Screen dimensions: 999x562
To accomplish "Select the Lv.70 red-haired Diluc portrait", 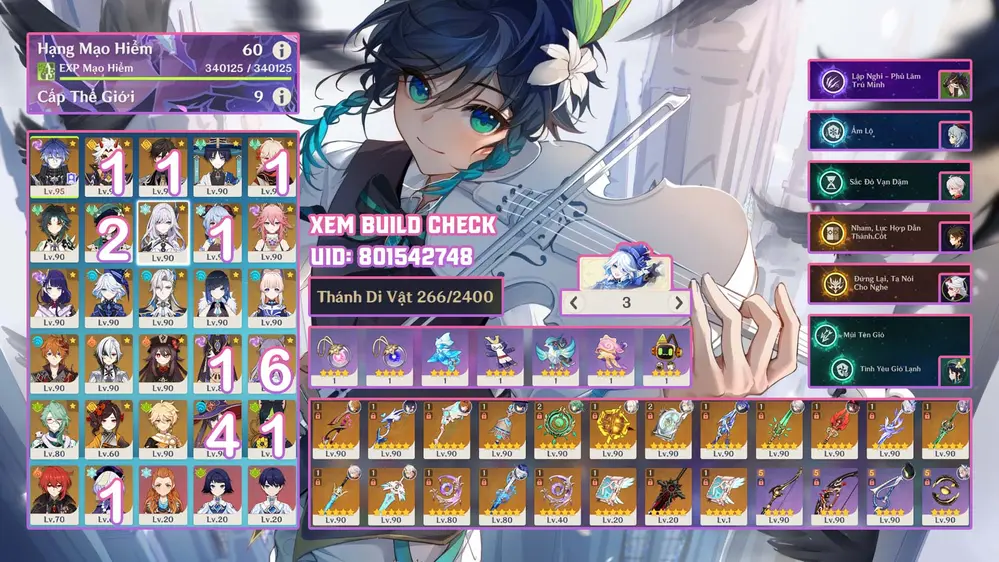I will coord(57,492).
